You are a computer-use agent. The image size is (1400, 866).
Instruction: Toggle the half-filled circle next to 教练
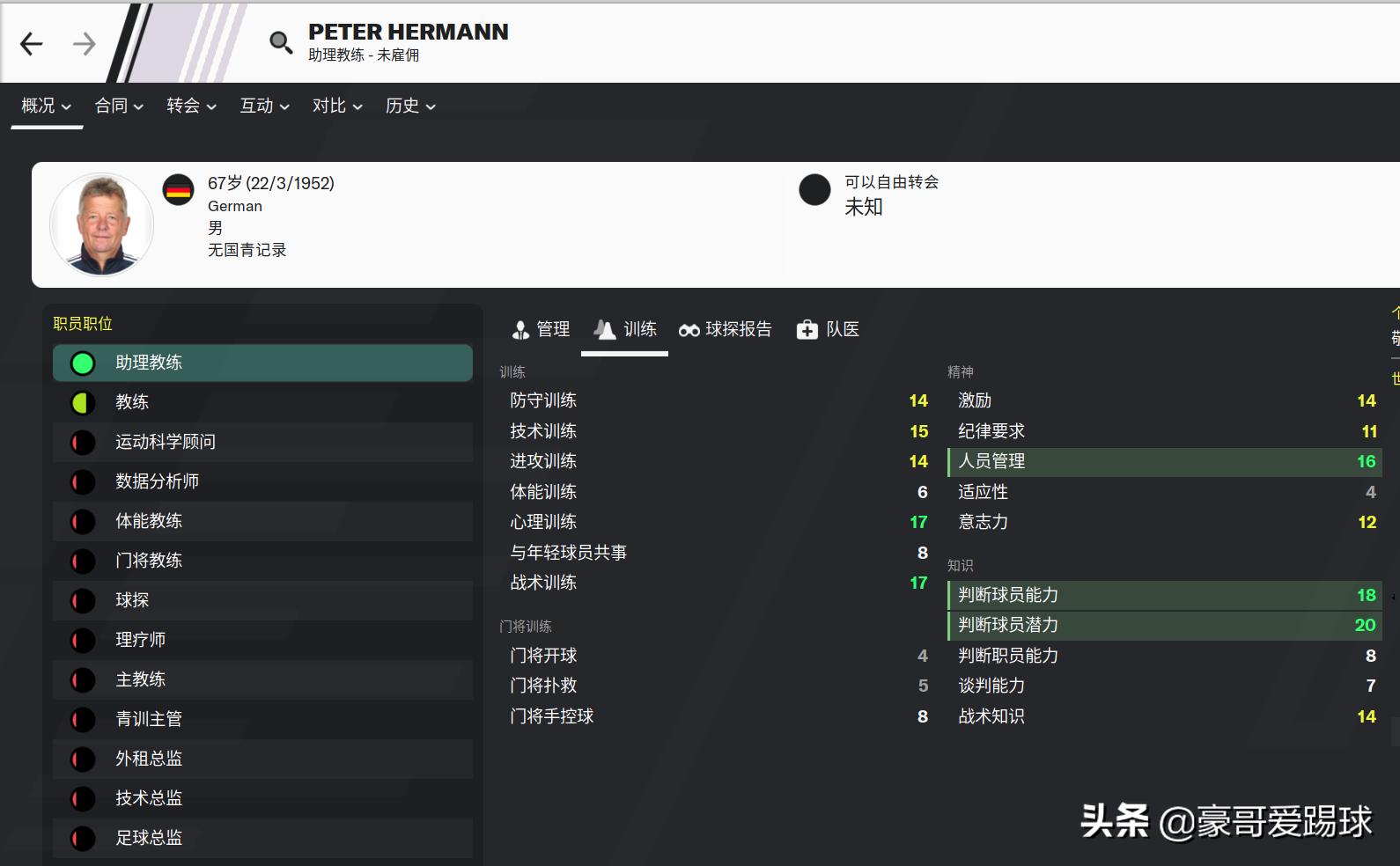pos(82,402)
